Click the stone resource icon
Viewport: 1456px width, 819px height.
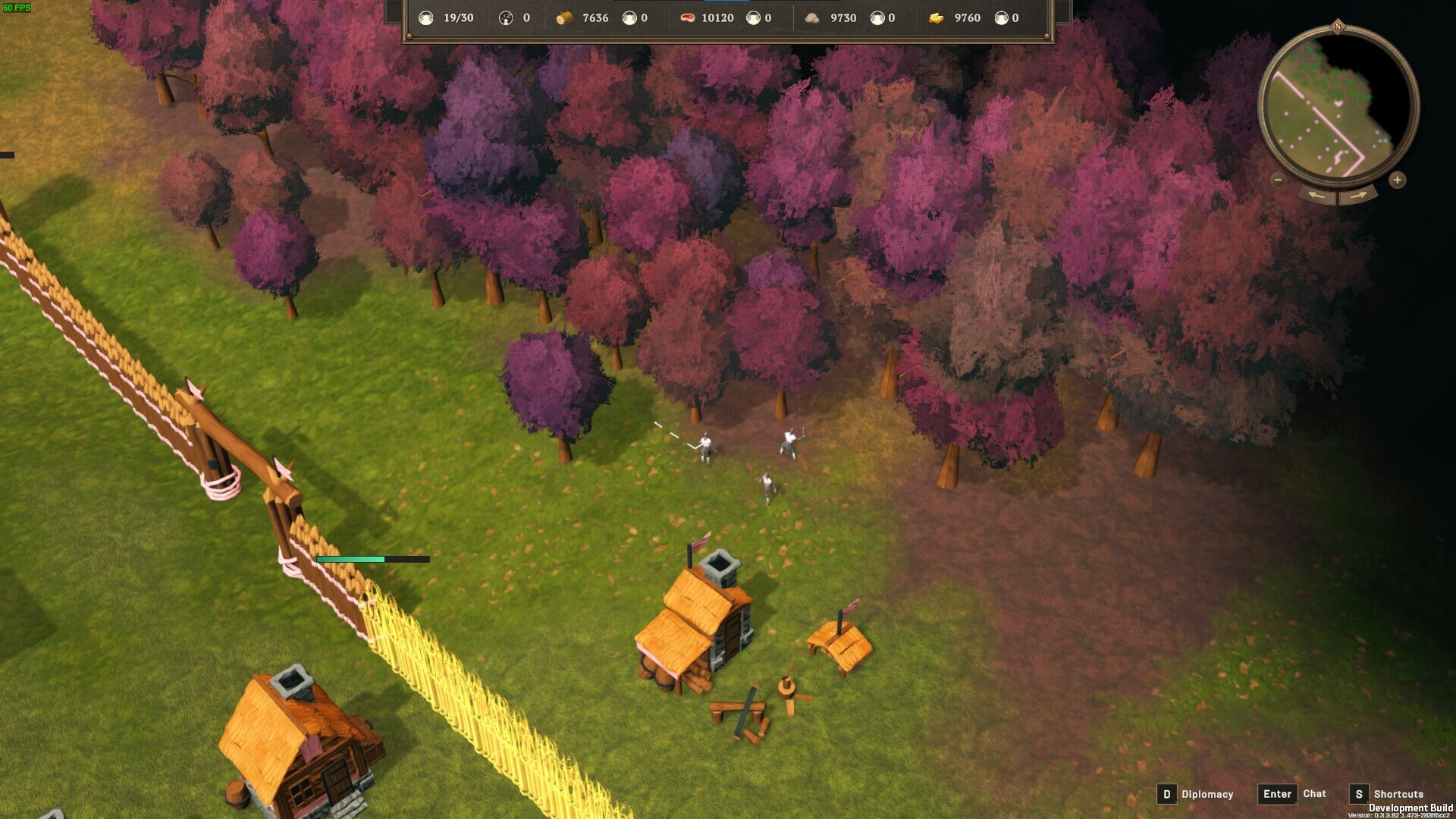[x=813, y=17]
